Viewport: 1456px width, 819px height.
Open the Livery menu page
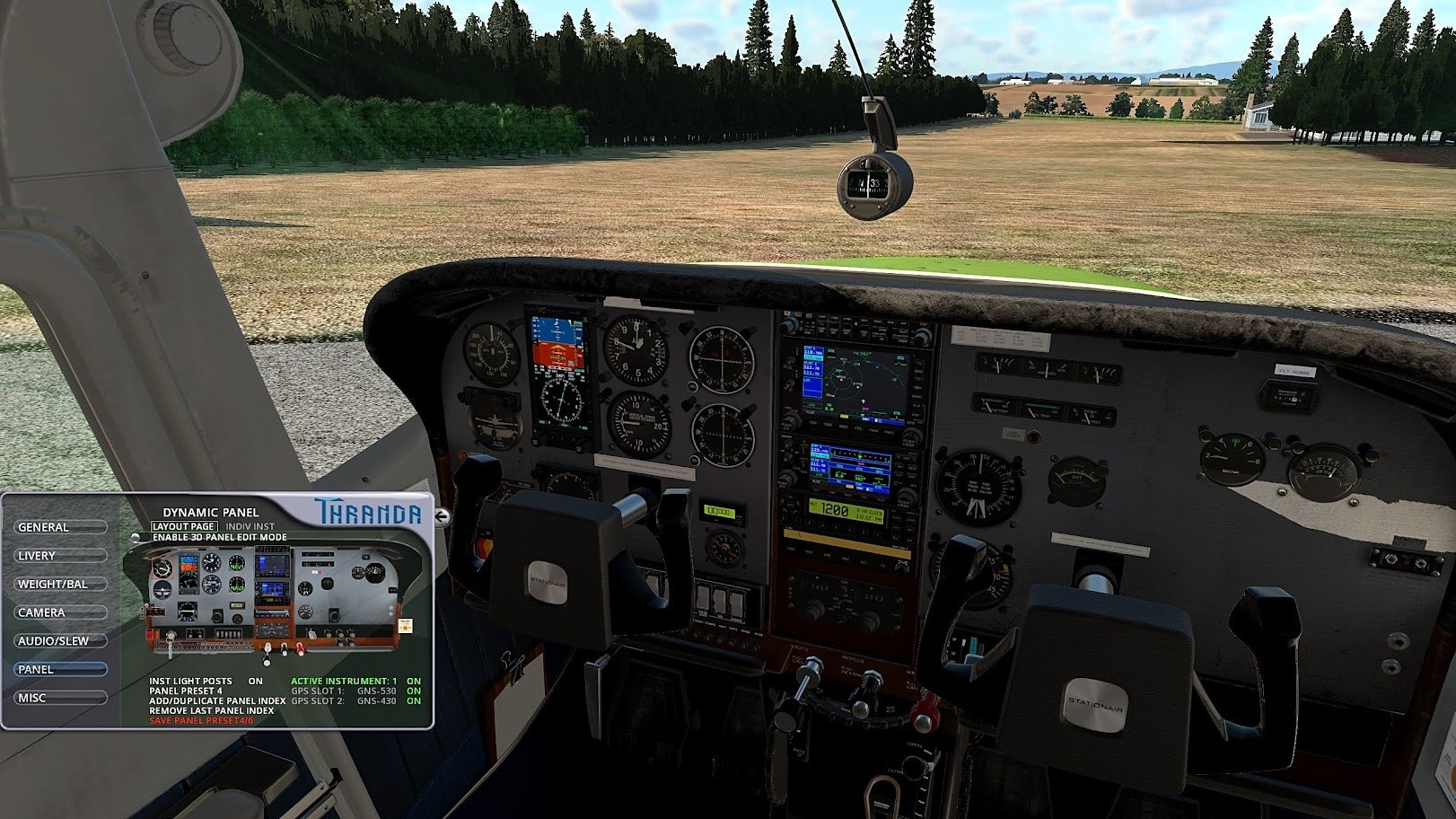[x=61, y=556]
